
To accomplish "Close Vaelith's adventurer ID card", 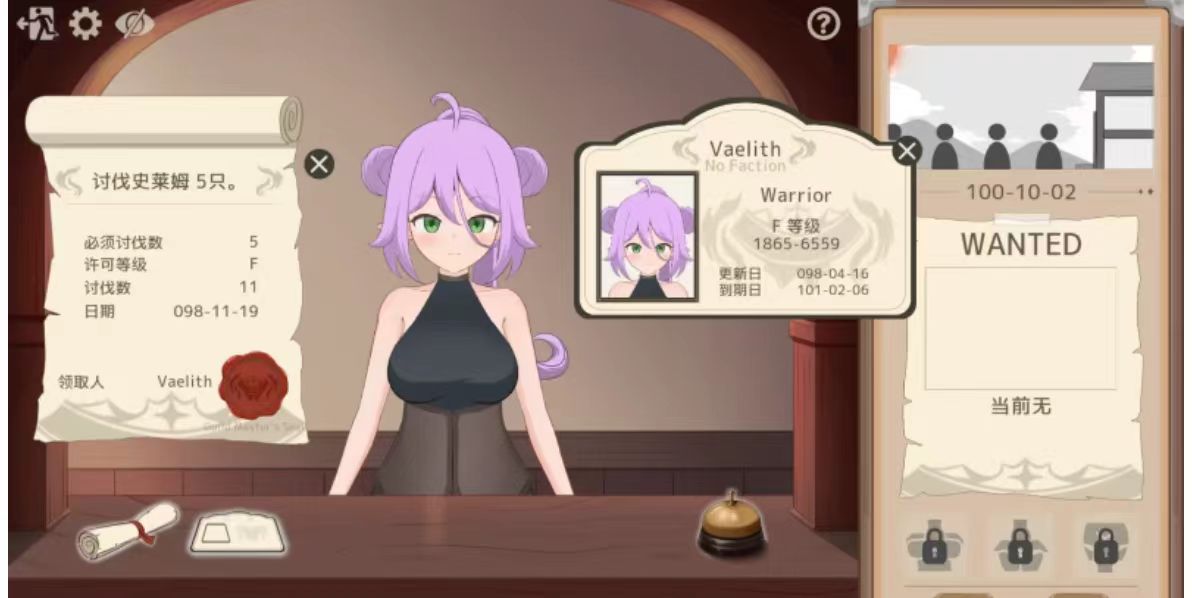I will (x=906, y=151).
